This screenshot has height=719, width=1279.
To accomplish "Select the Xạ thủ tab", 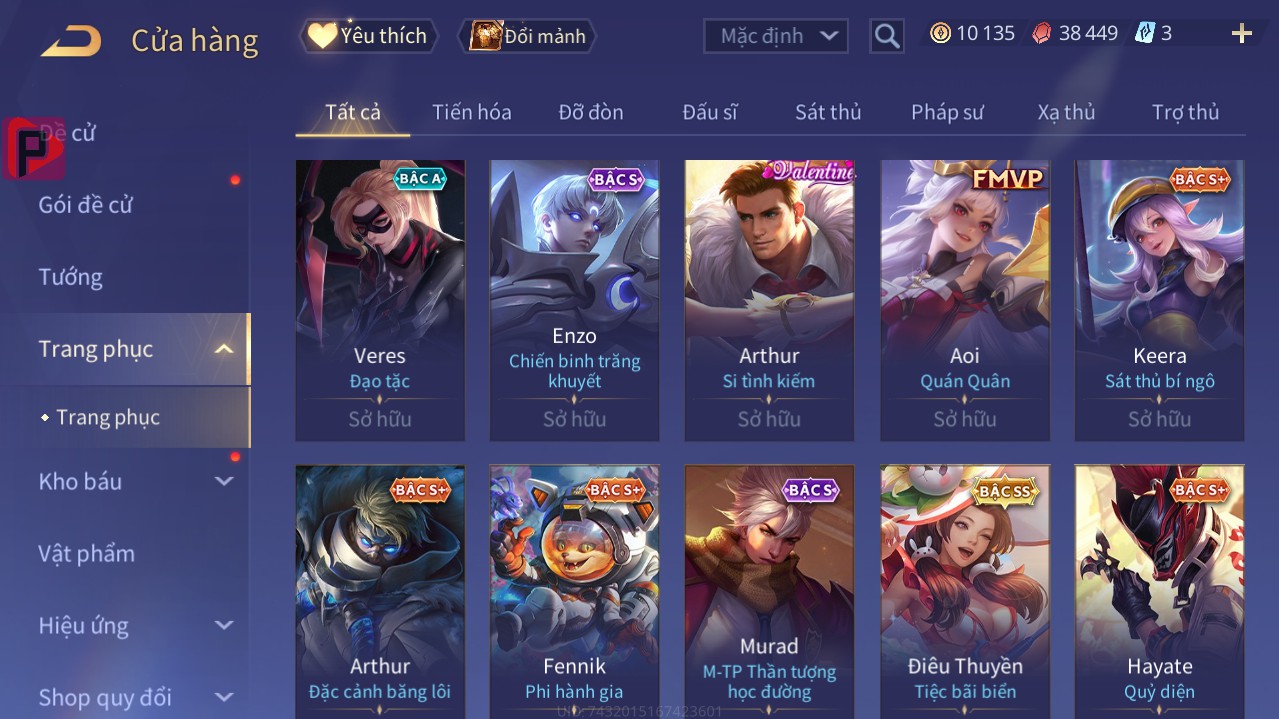I will pos(1066,112).
